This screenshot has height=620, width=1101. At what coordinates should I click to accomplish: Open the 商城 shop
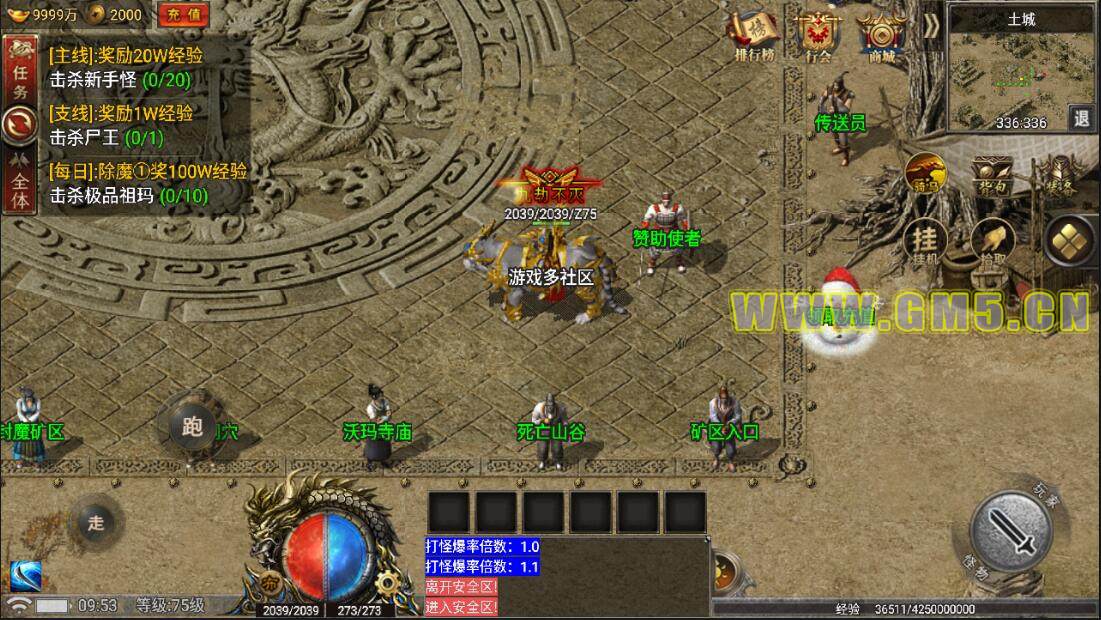(881, 35)
